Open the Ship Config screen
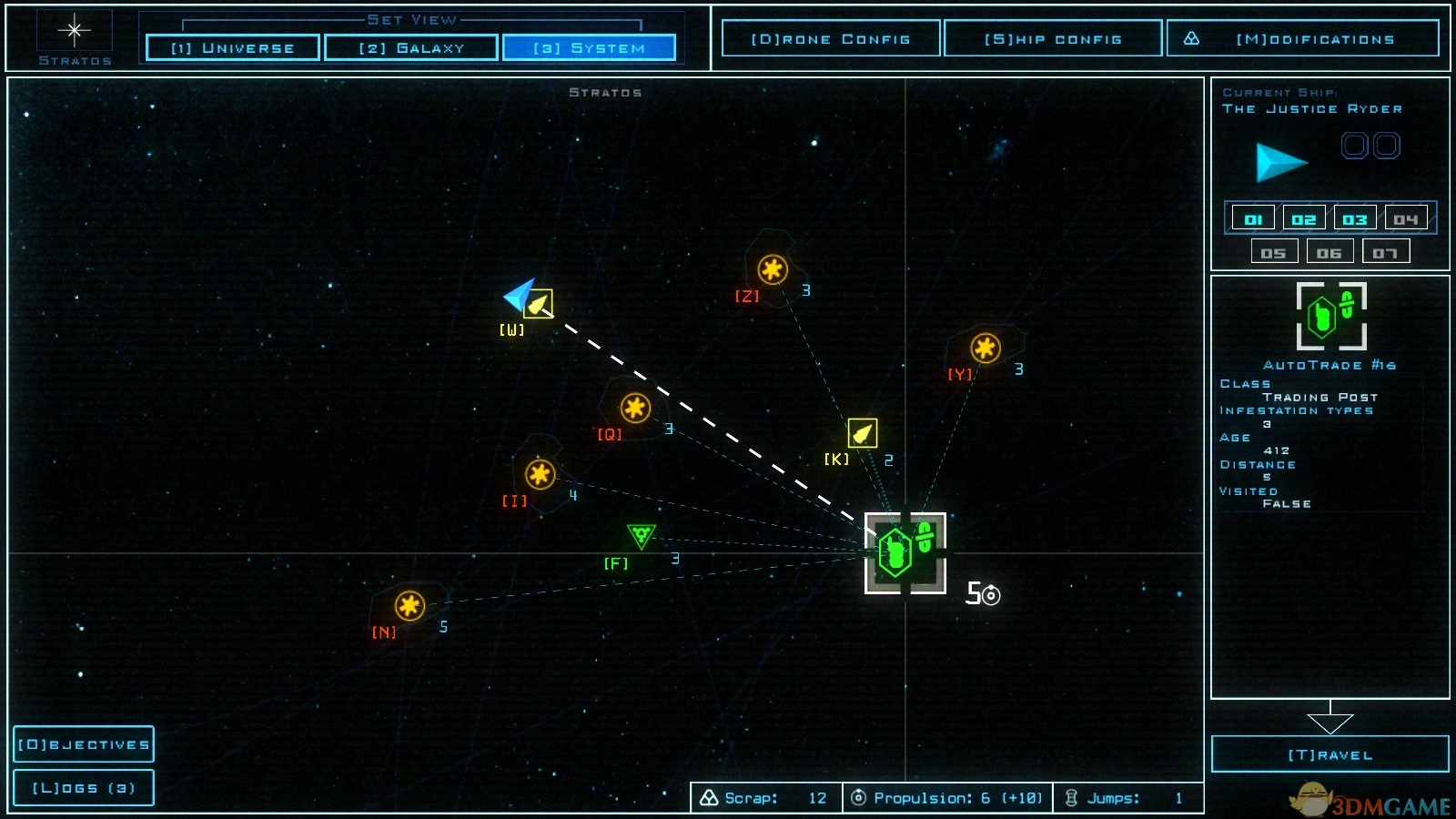This screenshot has height=819, width=1456. click(1053, 39)
